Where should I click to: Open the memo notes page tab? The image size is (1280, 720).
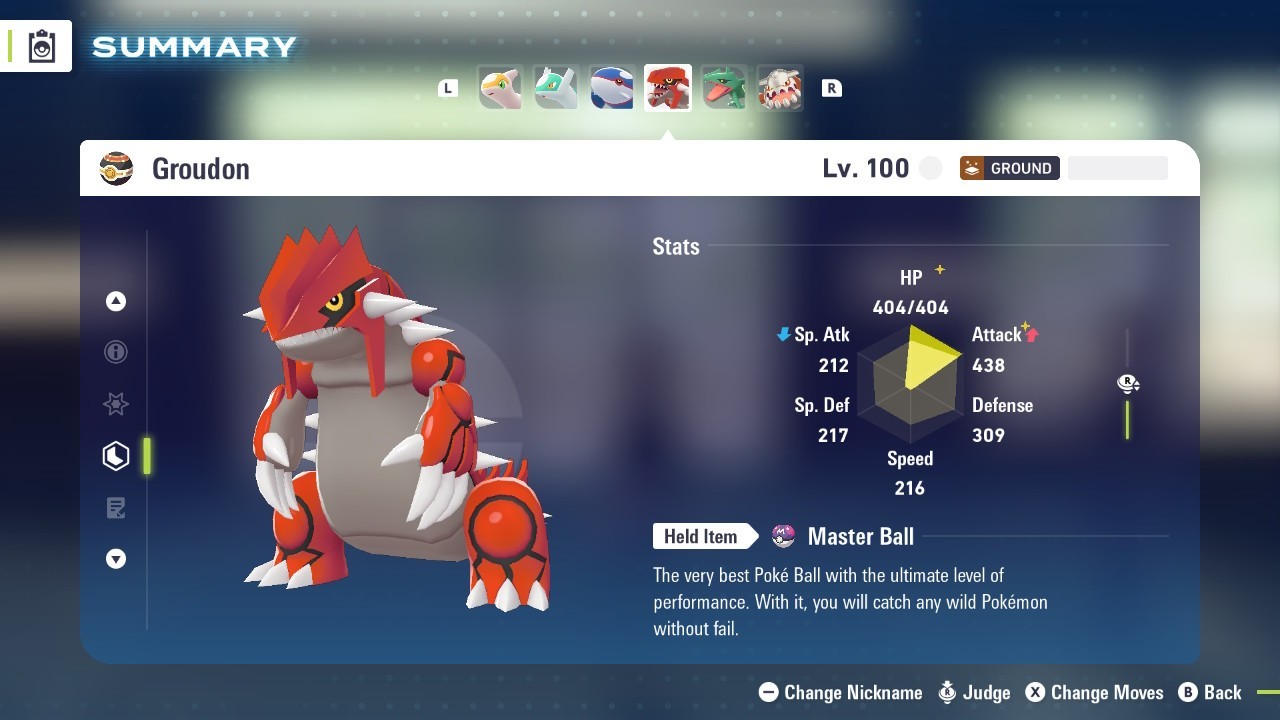[x=116, y=508]
